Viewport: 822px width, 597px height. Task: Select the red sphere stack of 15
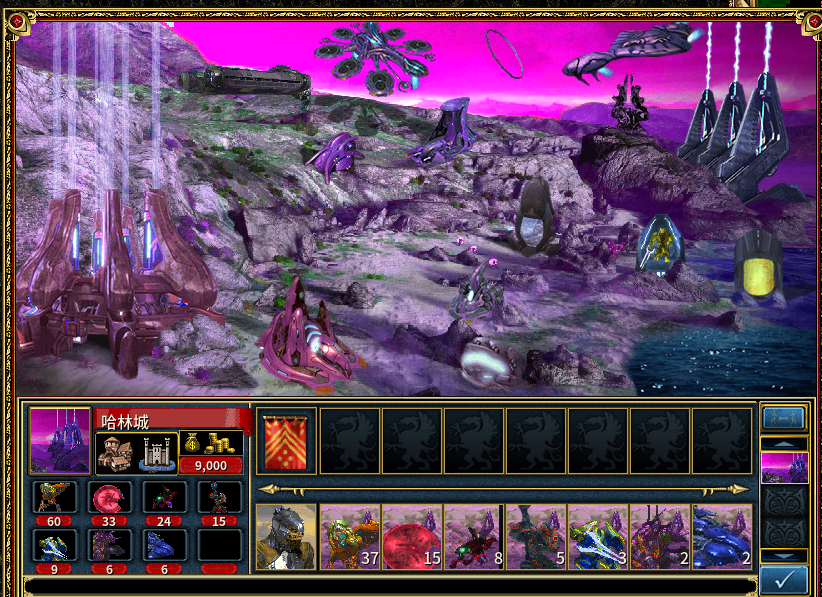point(411,536)
